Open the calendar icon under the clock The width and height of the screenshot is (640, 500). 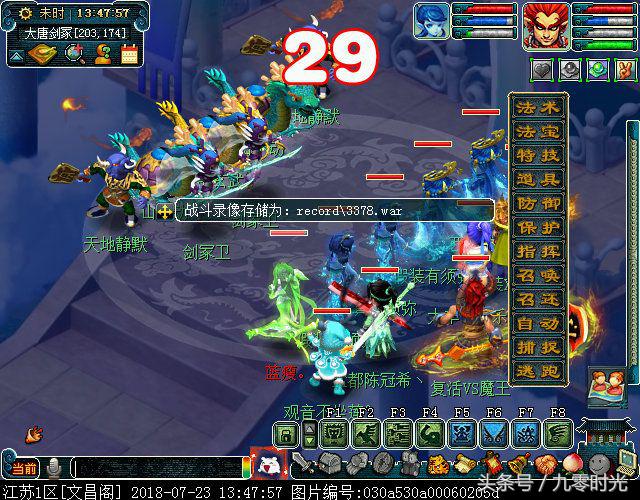coord(130,53)
